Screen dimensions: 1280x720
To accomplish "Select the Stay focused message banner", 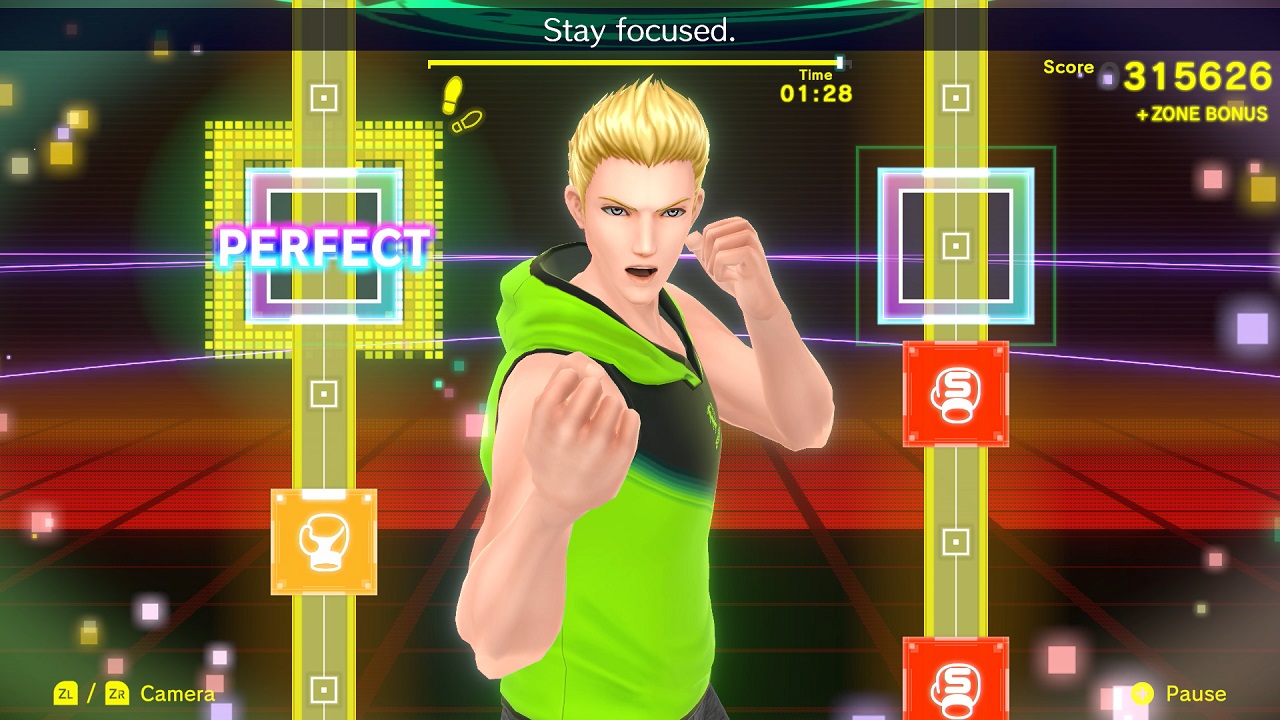I will pos(640,29).
